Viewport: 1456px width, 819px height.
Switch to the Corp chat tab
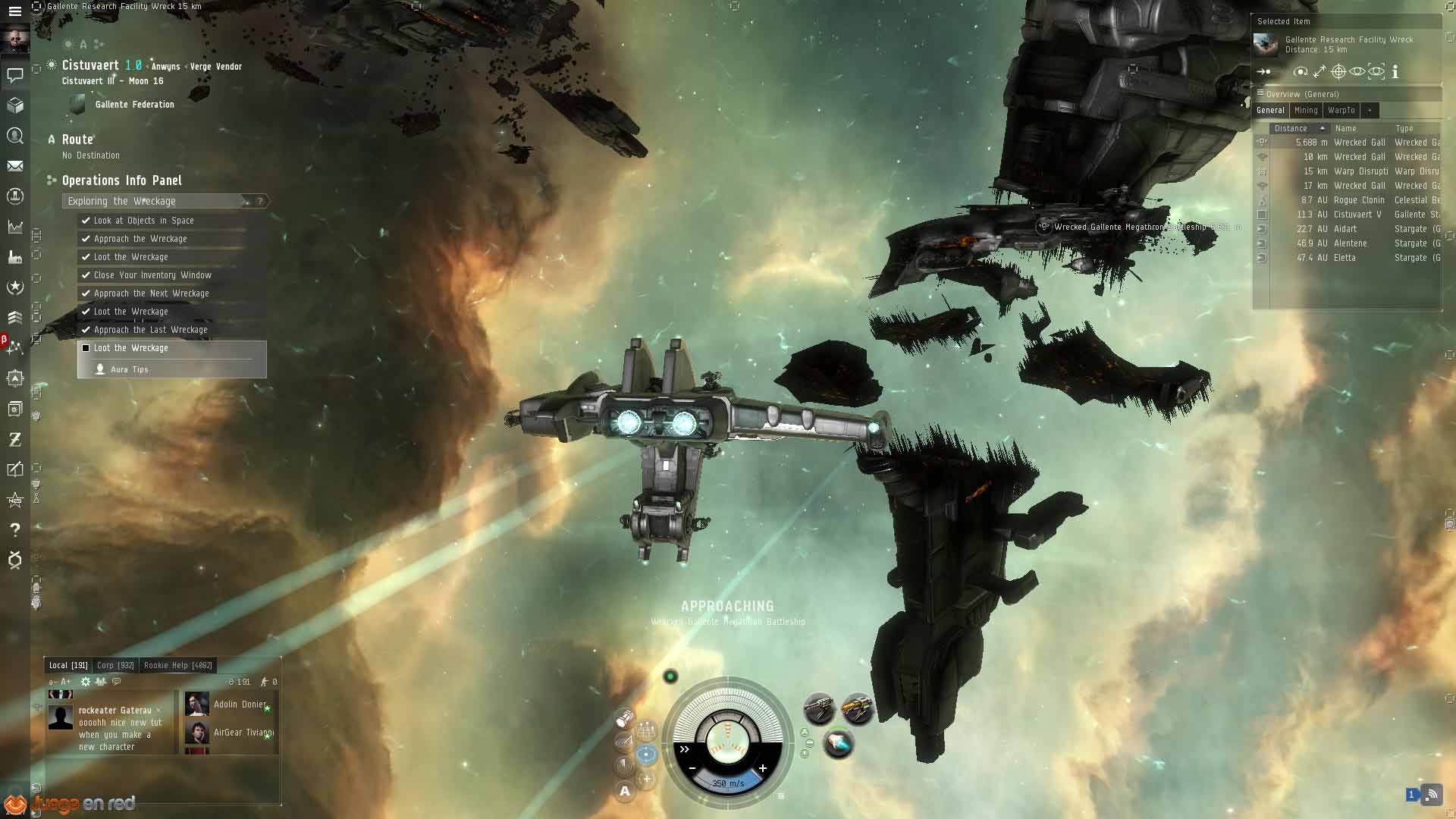(115, 665)
